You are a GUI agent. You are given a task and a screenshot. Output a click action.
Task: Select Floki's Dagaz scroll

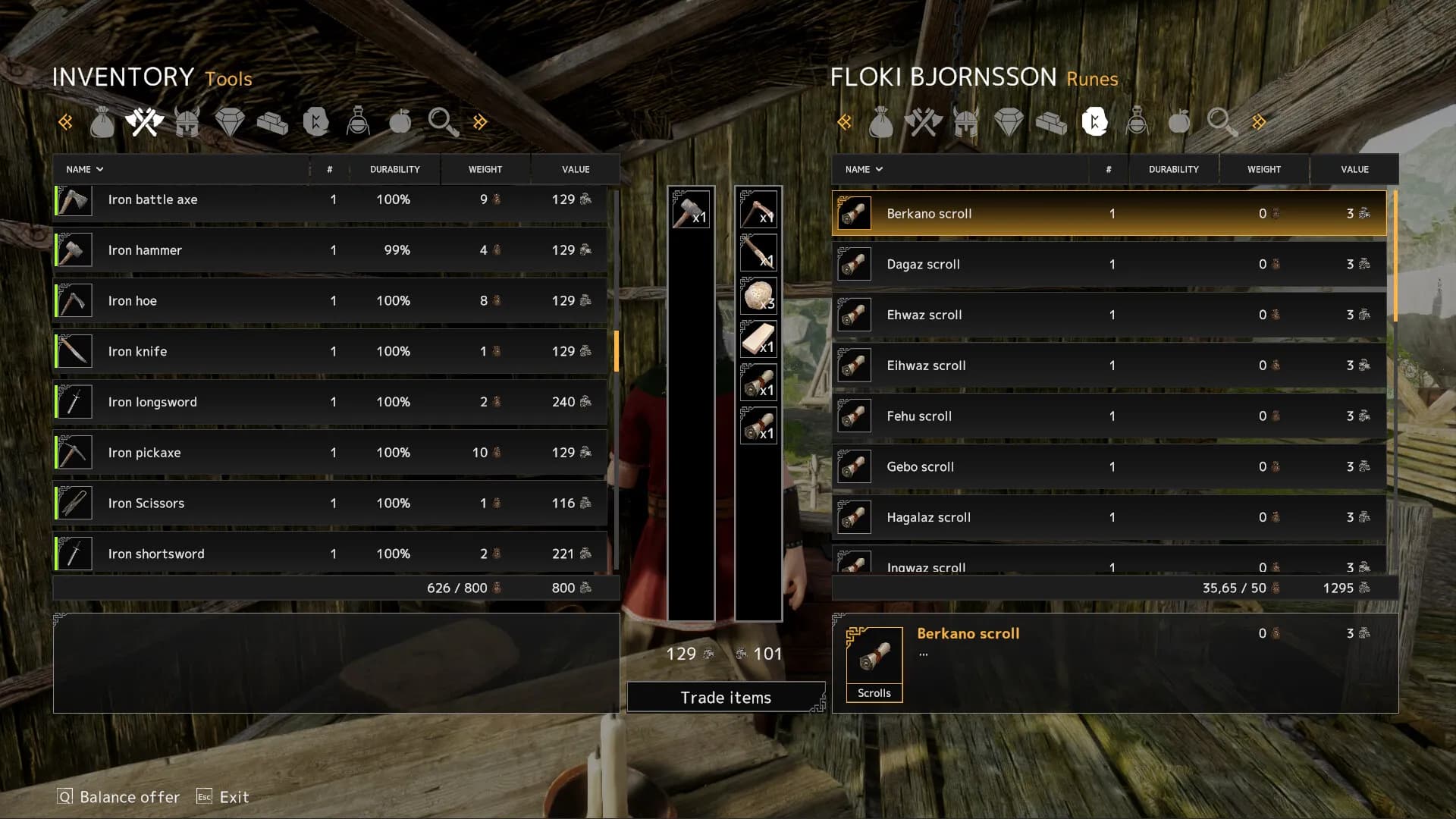coord(1109,265)
